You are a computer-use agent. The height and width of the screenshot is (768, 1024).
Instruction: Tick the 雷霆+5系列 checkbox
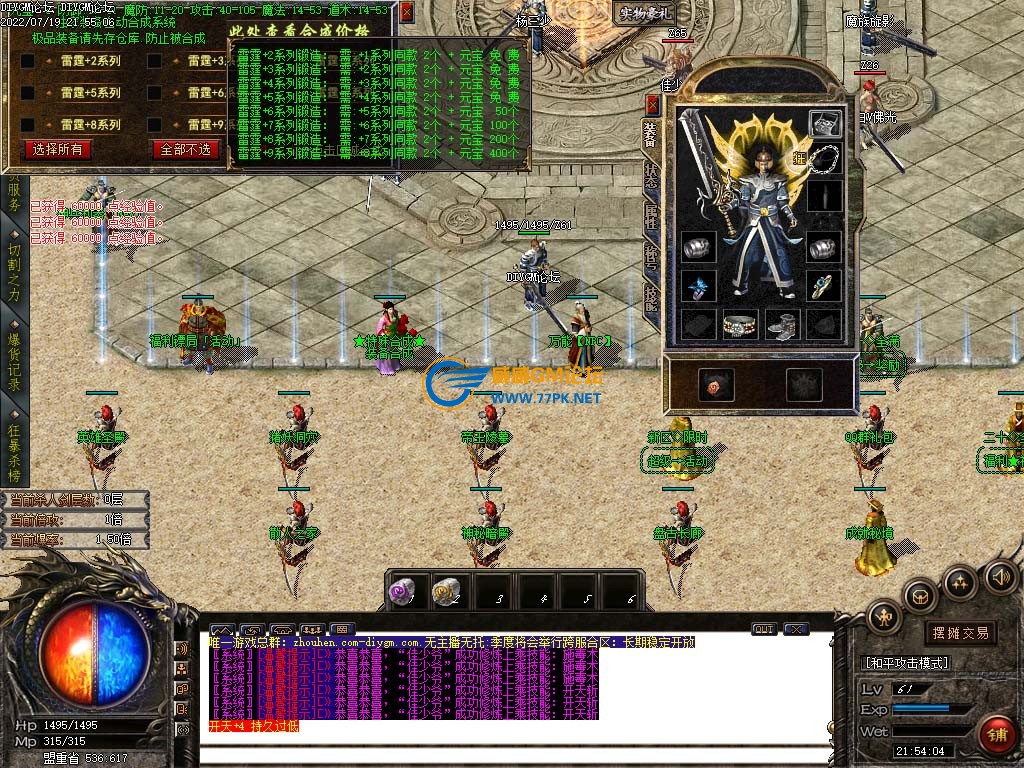click(28, 93)
